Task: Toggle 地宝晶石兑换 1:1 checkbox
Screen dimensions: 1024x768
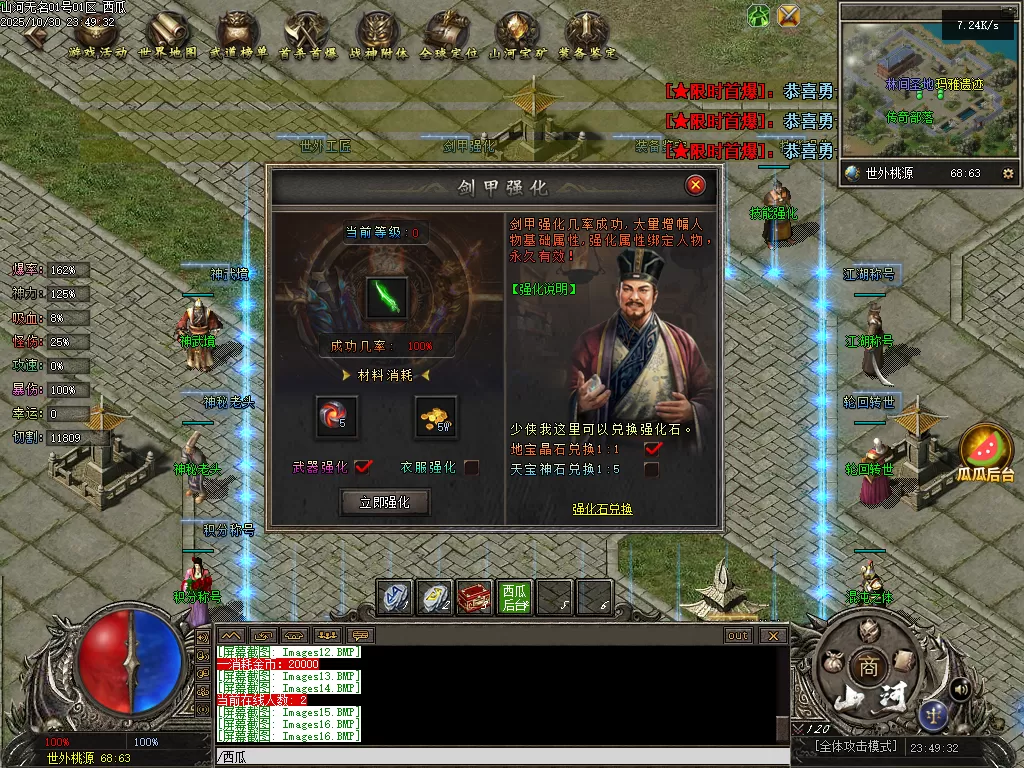Action: coord(653,448)
